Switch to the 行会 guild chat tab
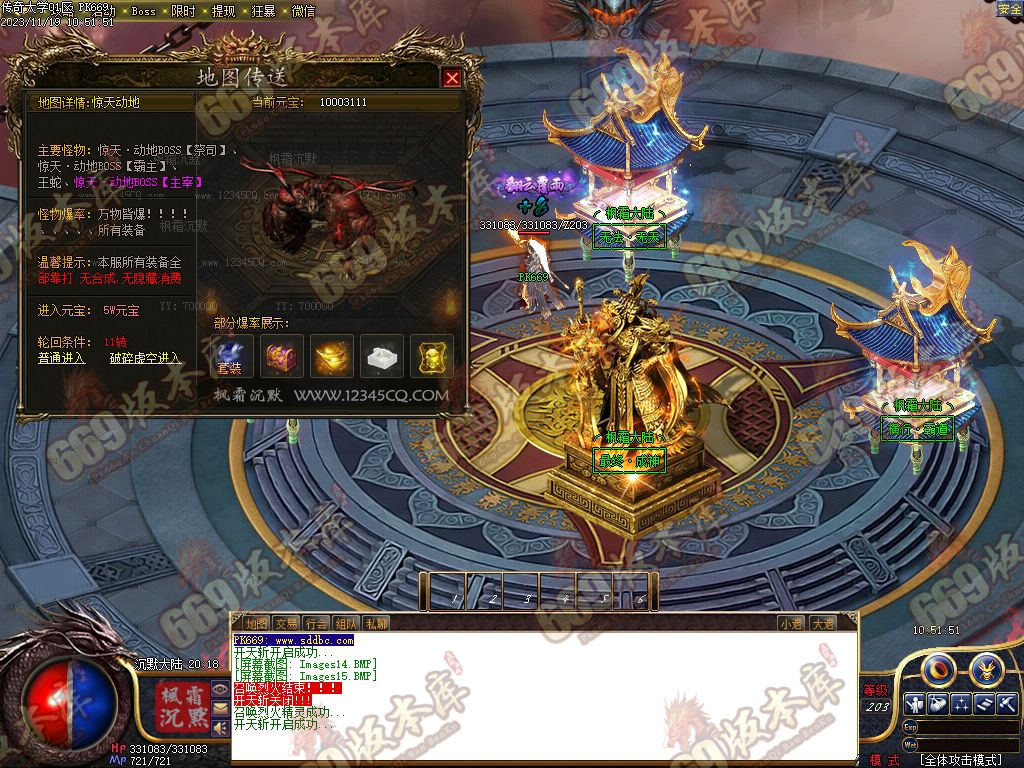Viewport: 1024px width, 768px height. pos(317,623)
